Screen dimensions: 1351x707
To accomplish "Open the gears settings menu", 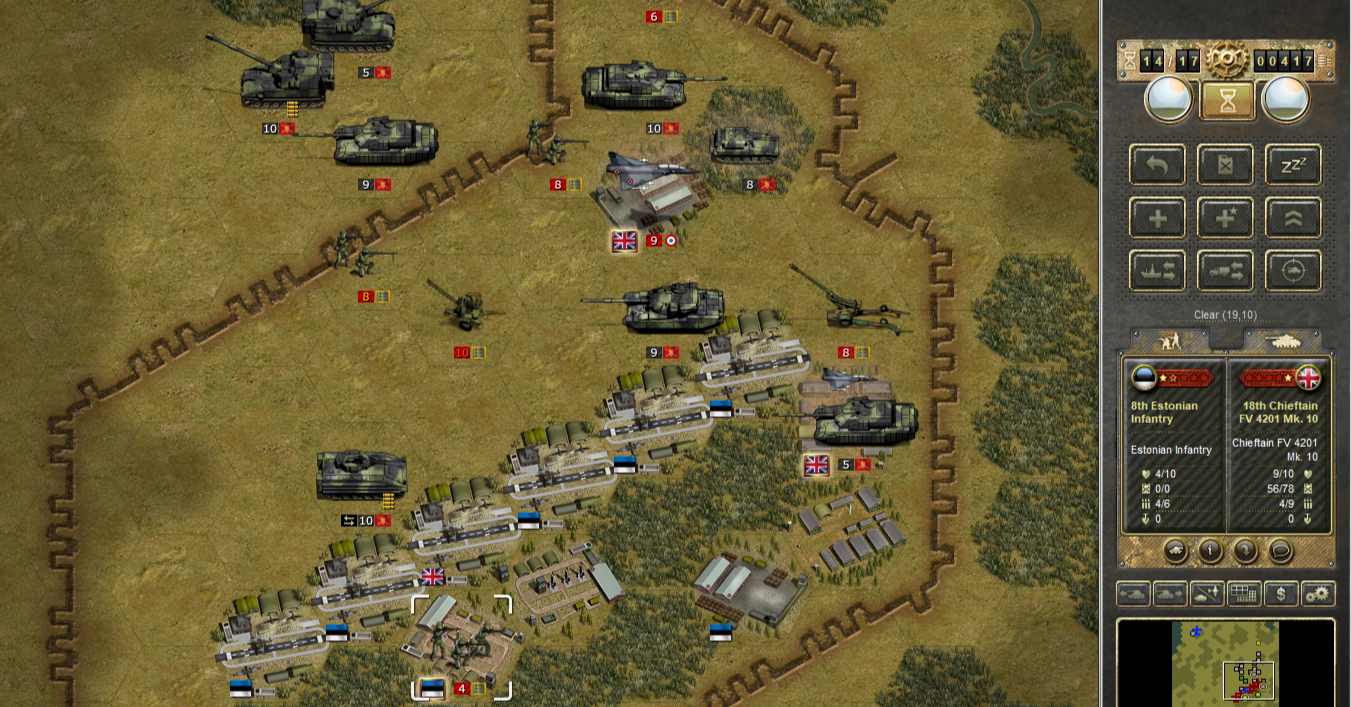I will (1318, 594).
